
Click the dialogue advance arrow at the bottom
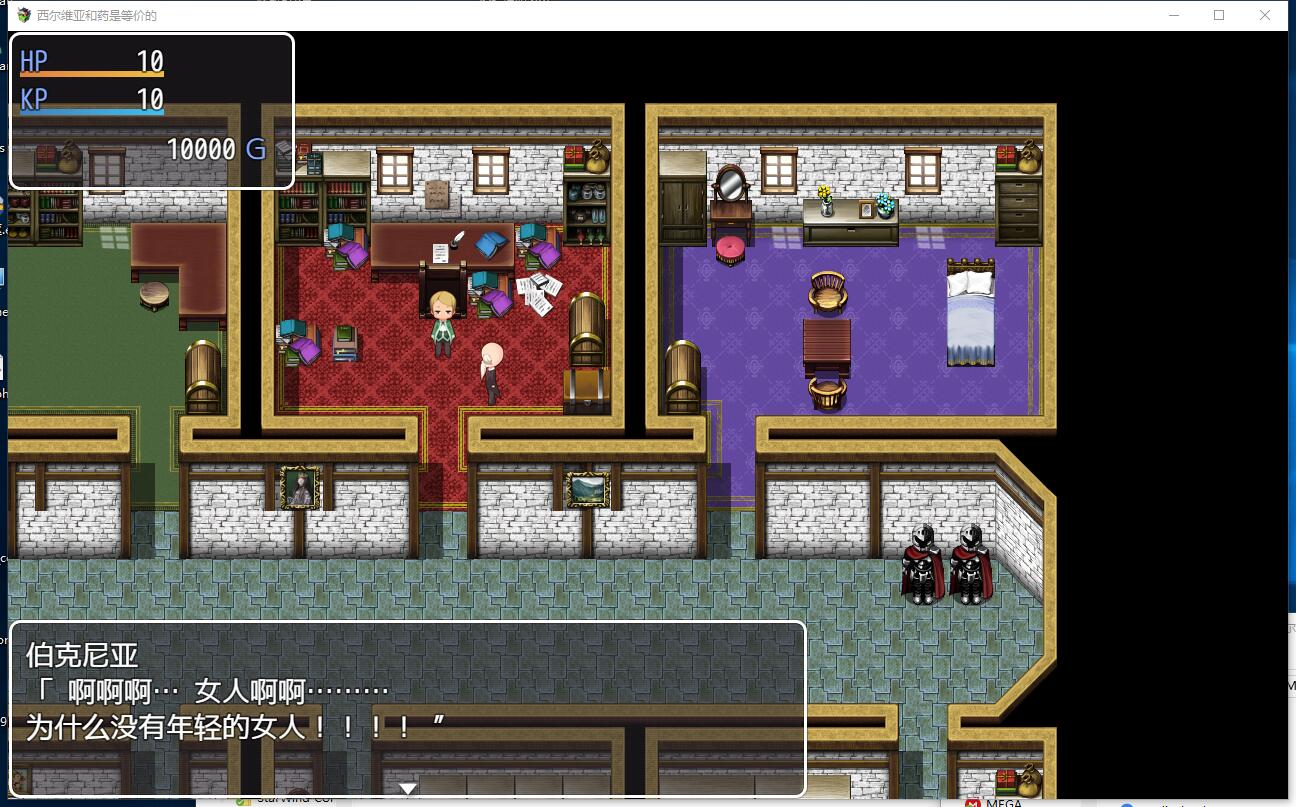[x=407, y=788]
